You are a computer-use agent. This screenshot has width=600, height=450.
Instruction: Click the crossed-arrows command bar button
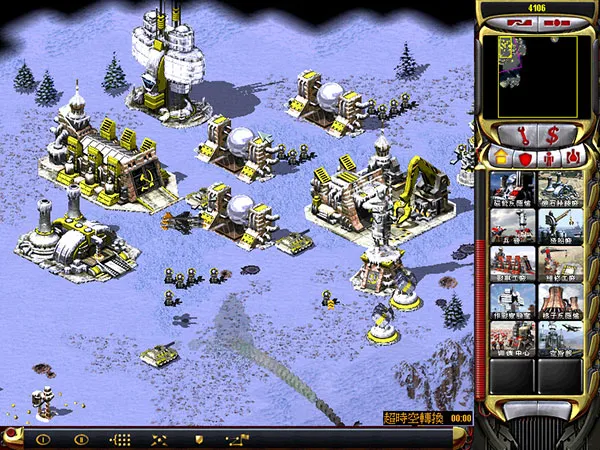159,439
